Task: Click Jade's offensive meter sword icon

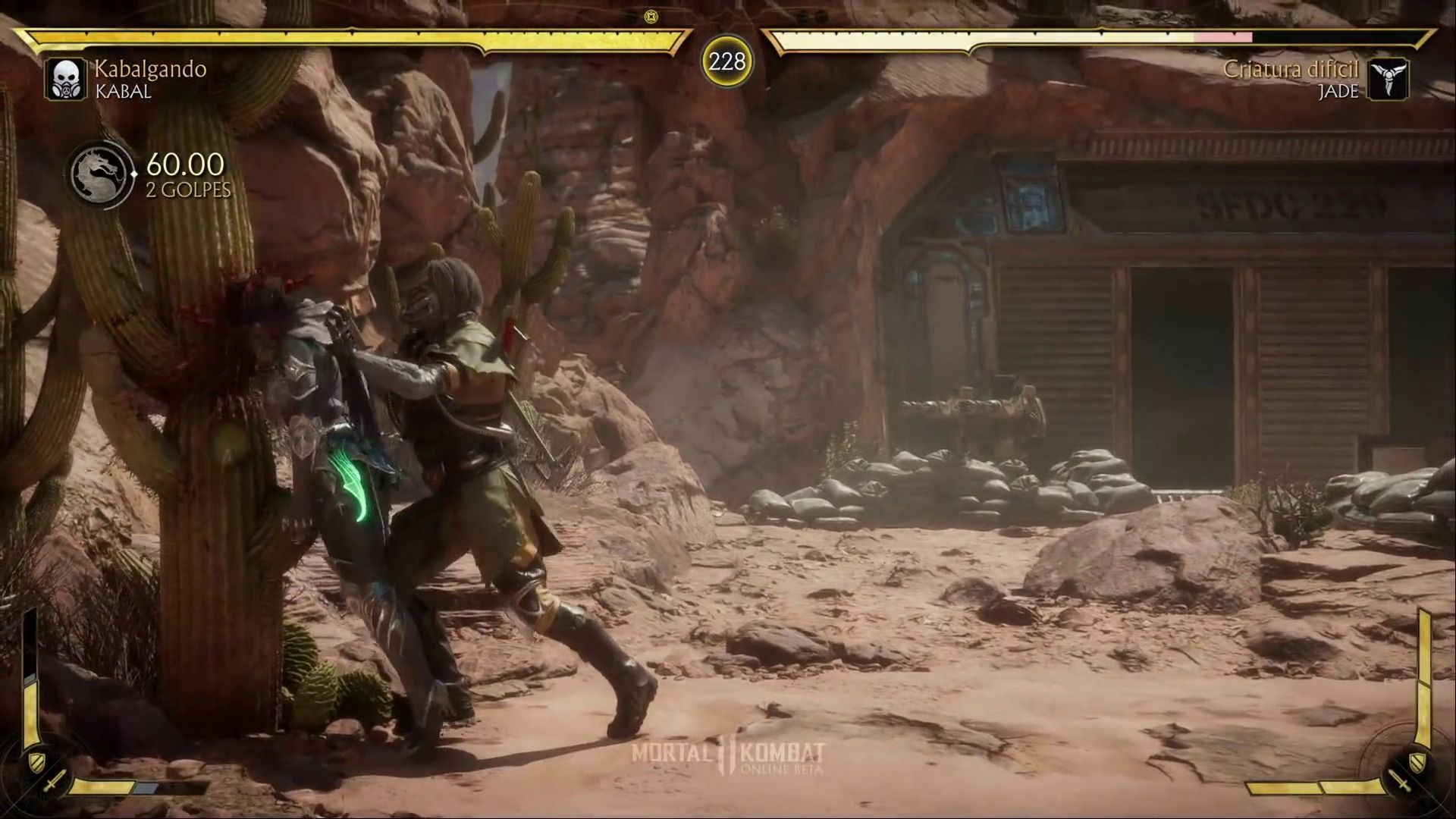Action: tap(1400, 780)
